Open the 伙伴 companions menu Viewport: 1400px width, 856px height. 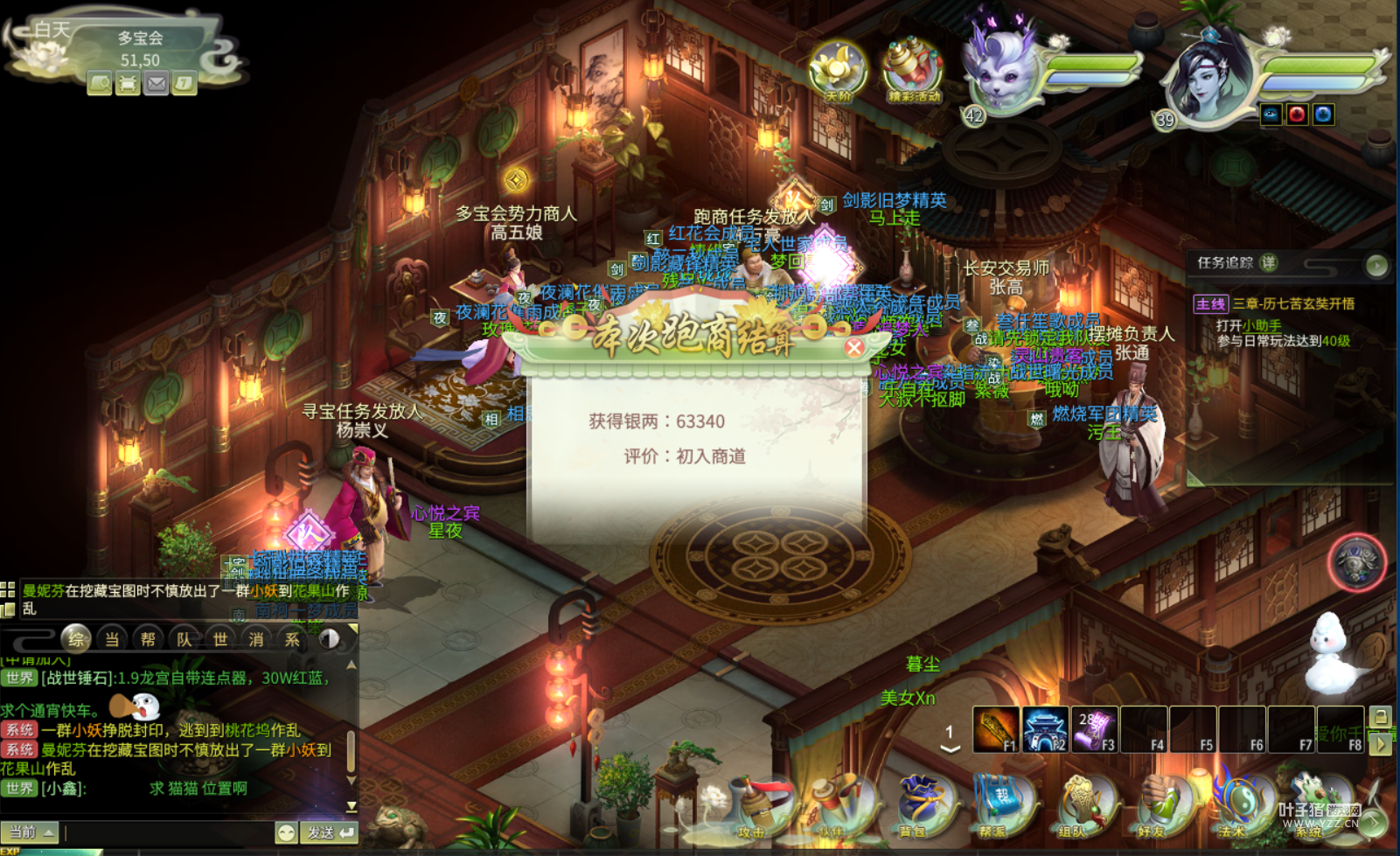(832, 806)
